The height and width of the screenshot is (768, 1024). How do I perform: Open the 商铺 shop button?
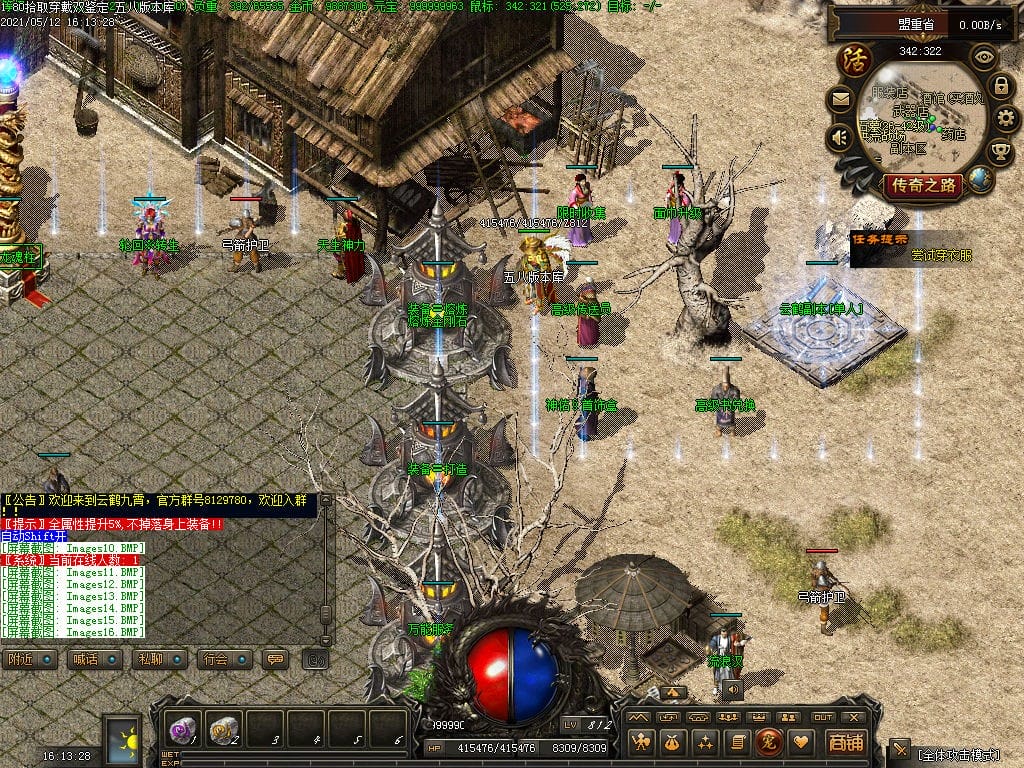tap(845, 741)
